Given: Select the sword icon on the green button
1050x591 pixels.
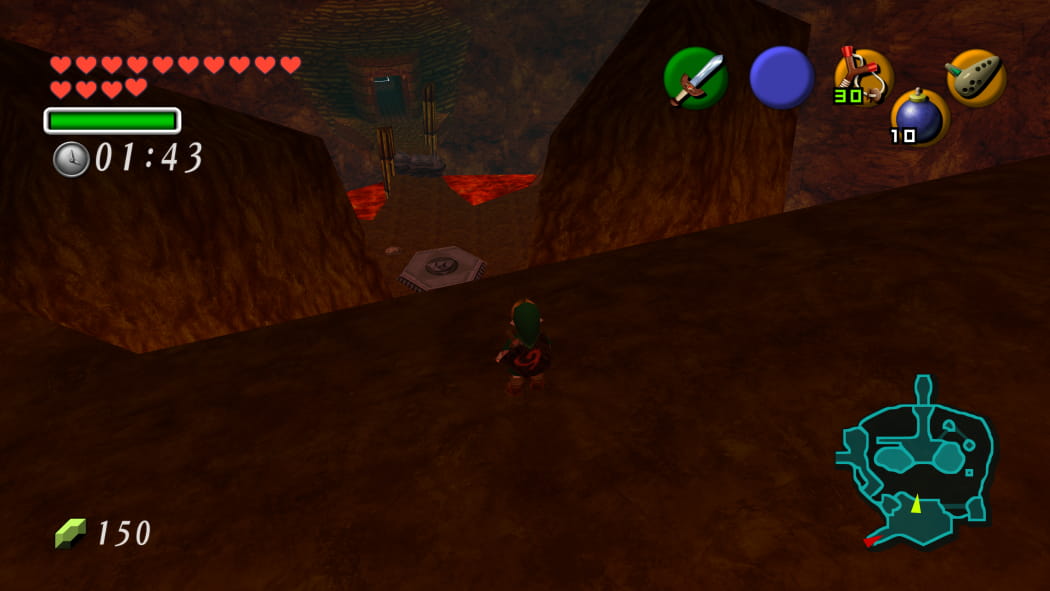Looking at the screenshot, I should (695, 78).
